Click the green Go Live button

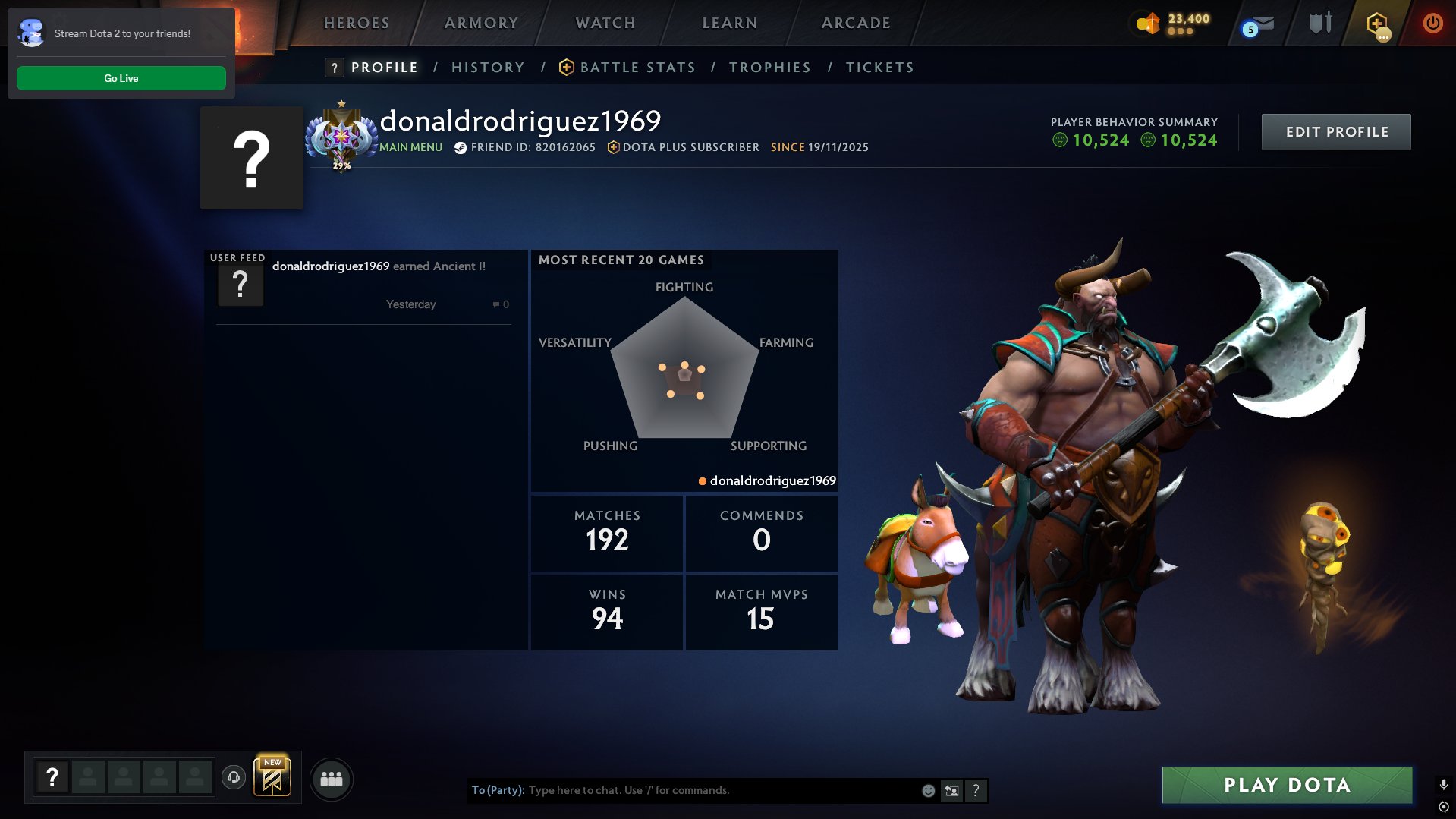(x=121, y=78)
